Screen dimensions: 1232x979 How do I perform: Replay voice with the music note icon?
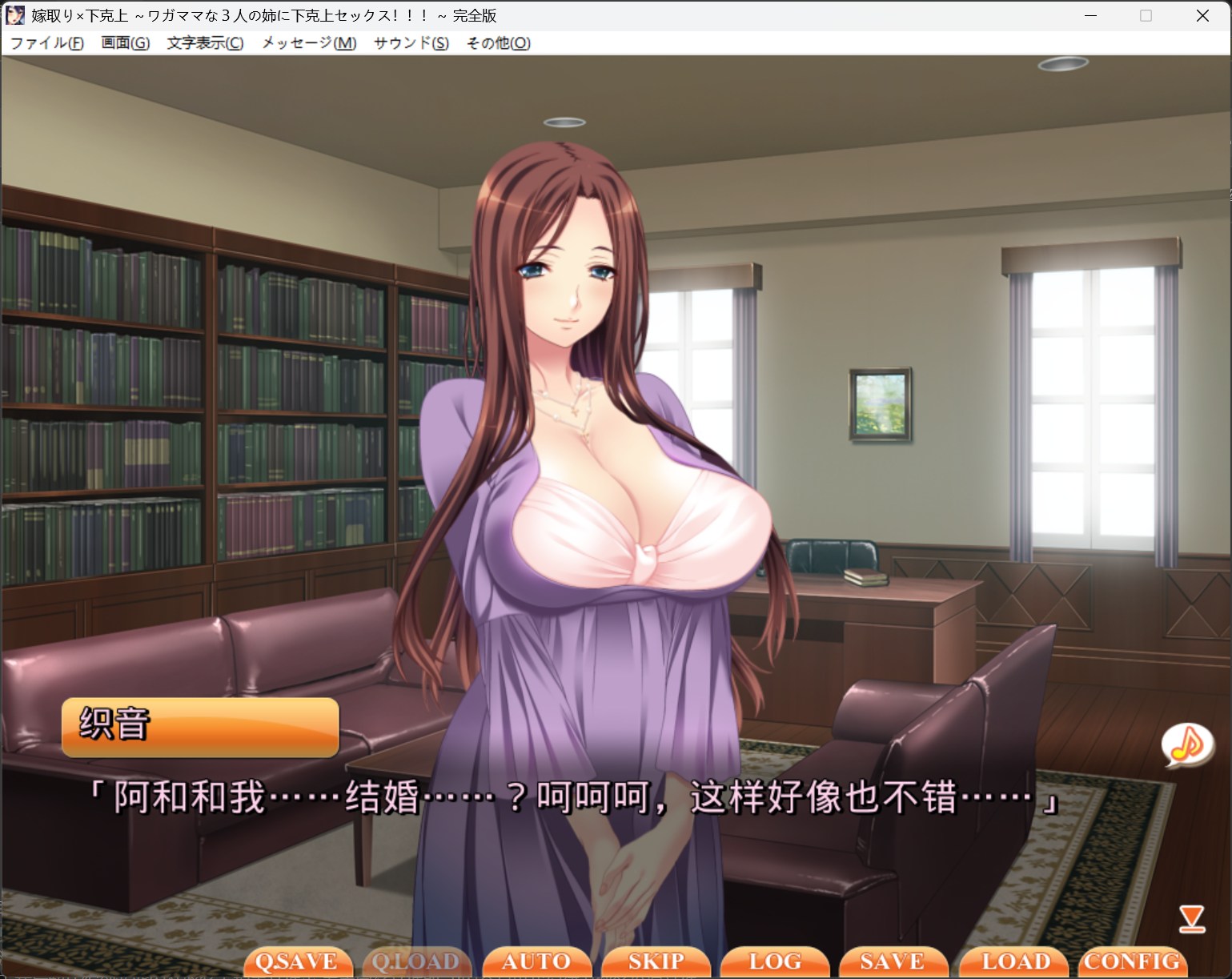(1187, 745)
